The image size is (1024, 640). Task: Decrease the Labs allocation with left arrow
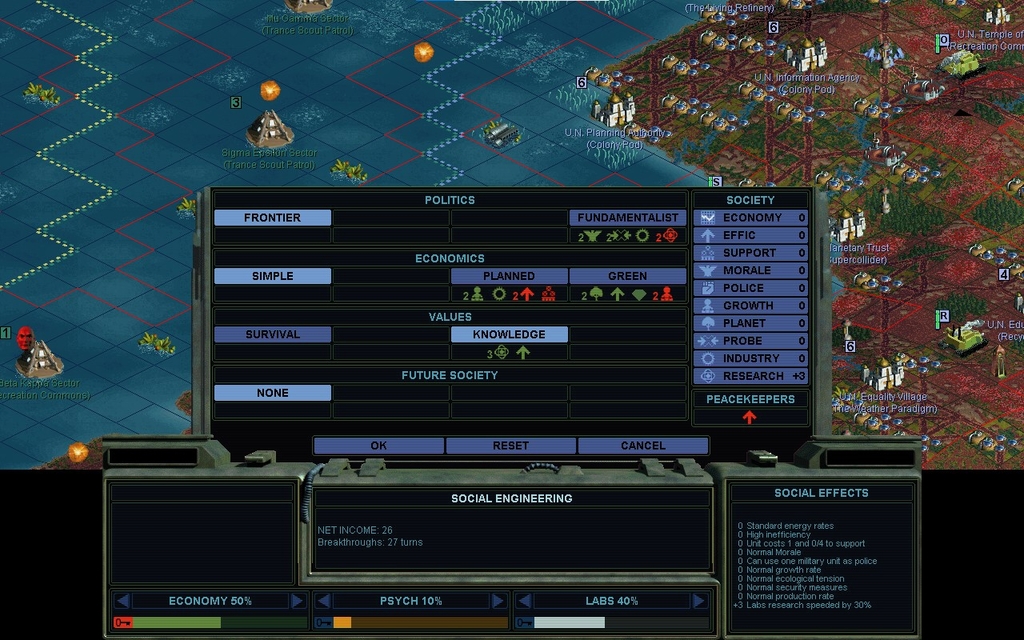pyautogui.click(x=524, y=601)
